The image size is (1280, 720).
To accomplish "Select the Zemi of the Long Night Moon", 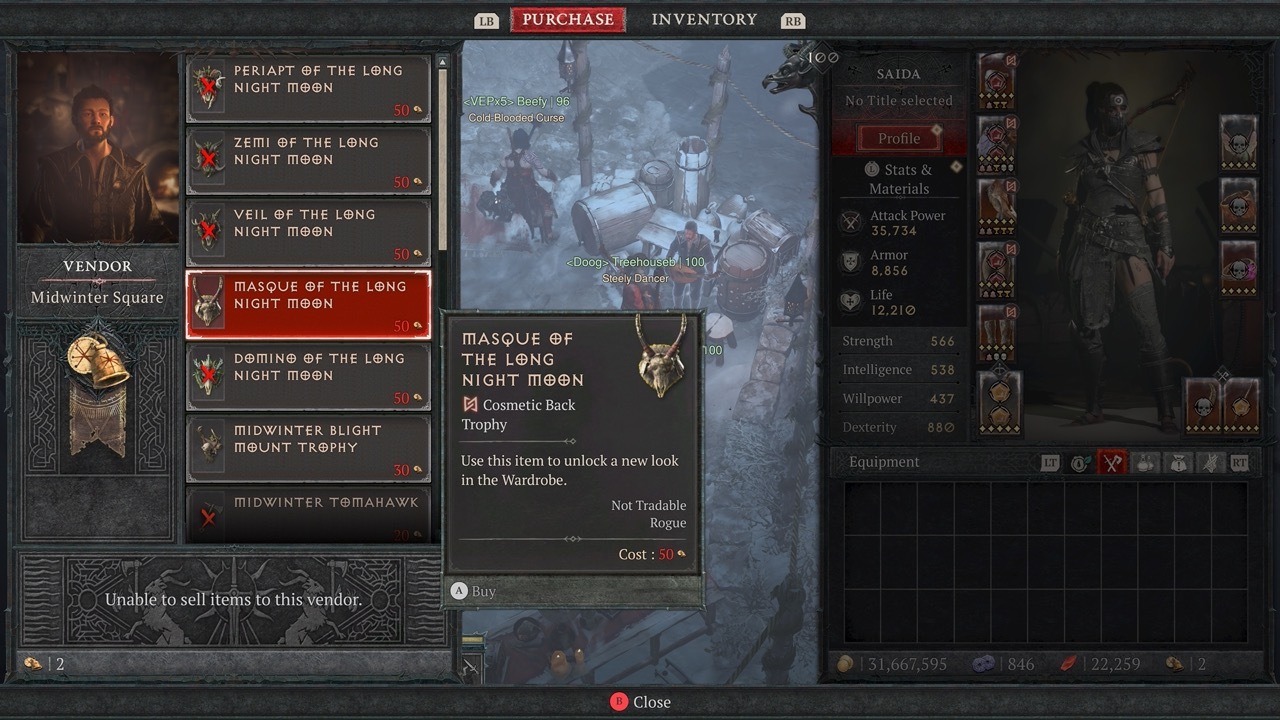I will point(308,160).
